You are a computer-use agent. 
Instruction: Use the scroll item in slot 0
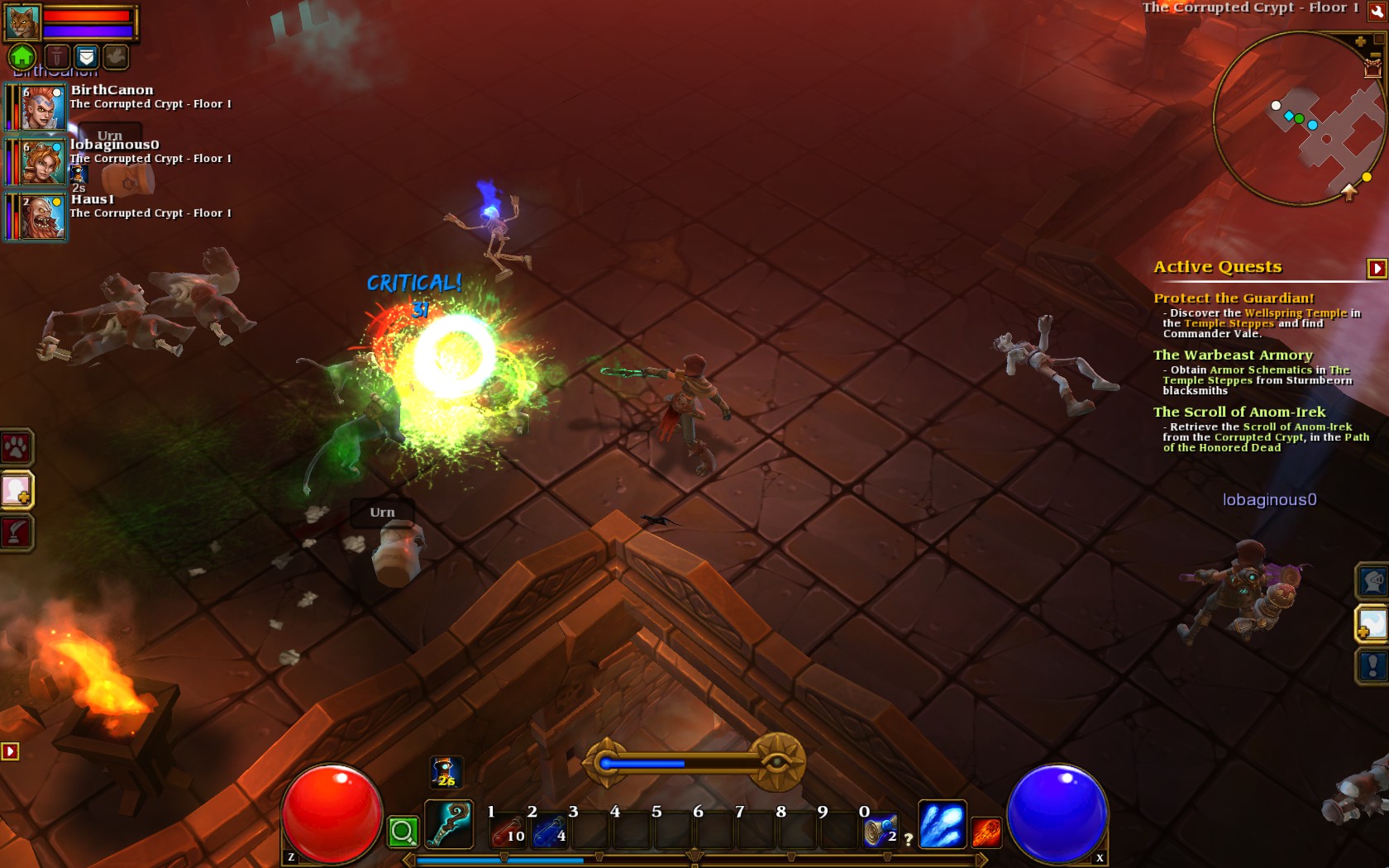879,831
